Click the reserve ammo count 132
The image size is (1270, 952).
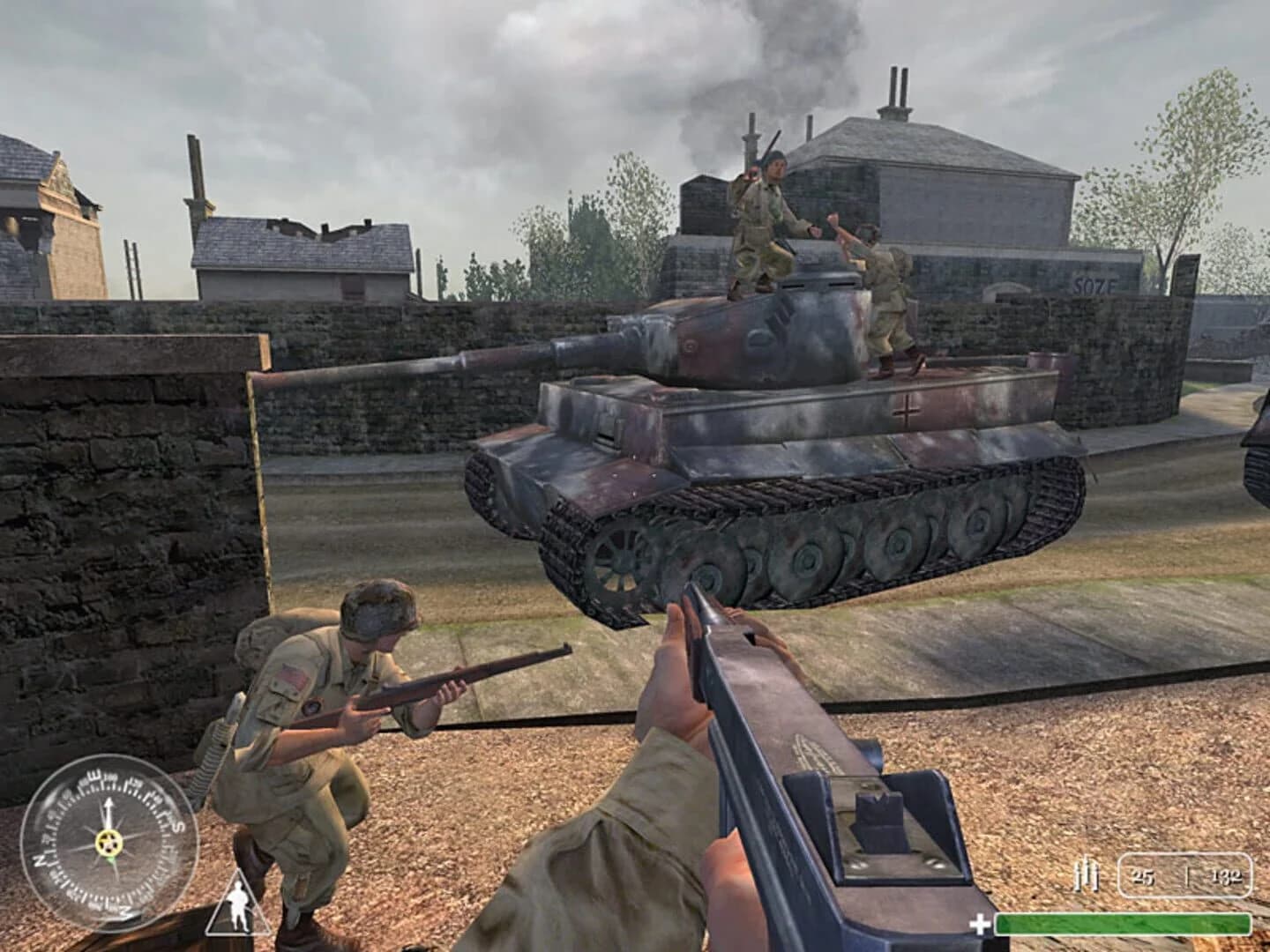[x=1228, y=877]
